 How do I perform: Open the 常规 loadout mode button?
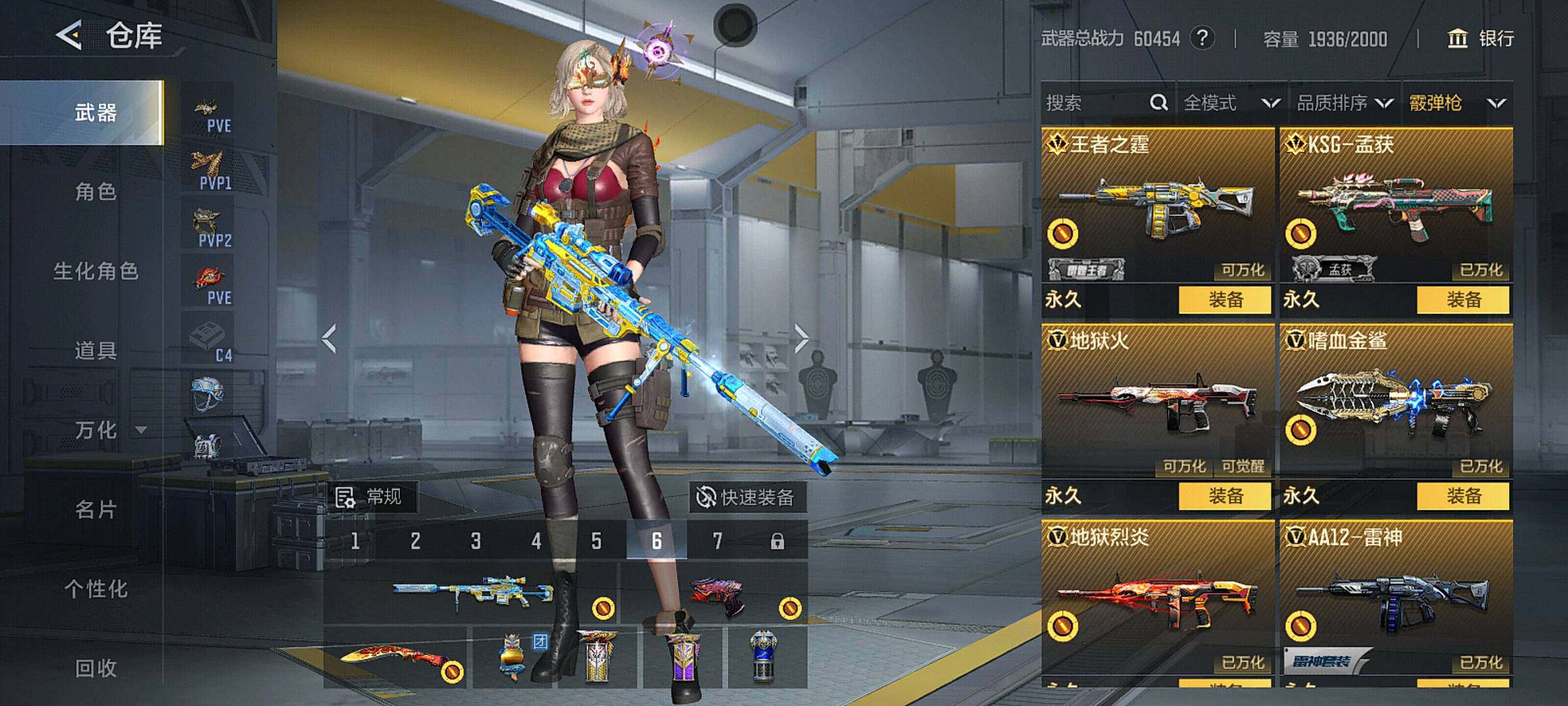[x=370, y=497]
